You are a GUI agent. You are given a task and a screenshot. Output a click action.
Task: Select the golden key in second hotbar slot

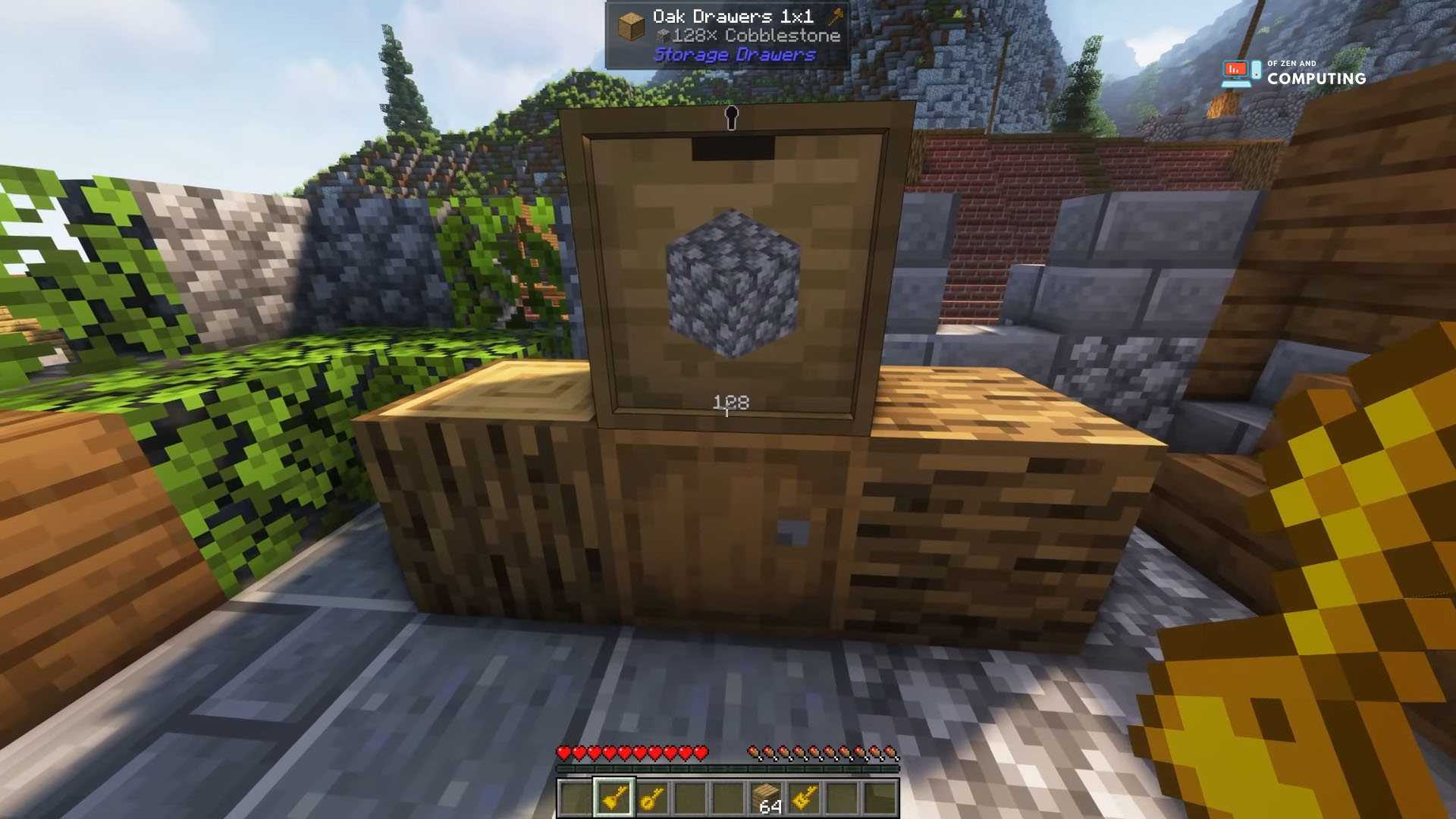coord(613,795)
